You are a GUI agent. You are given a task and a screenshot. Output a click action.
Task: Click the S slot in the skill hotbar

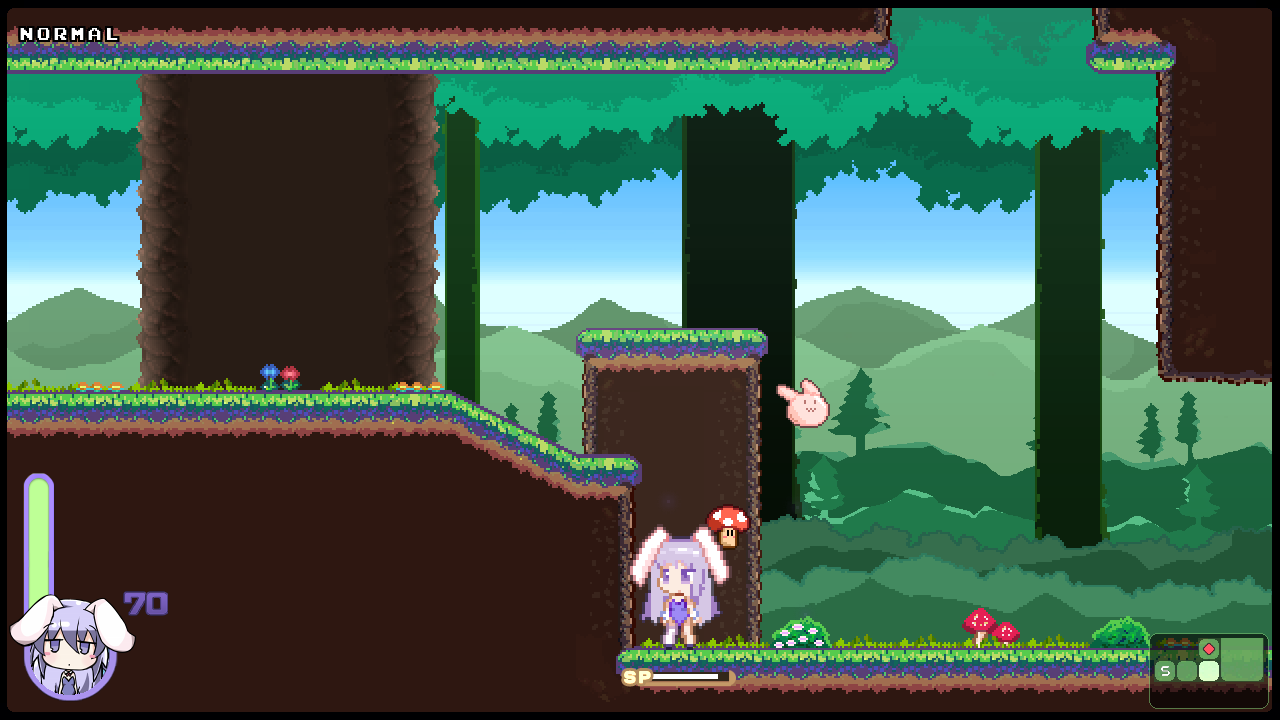click(x=1166, y=671)
